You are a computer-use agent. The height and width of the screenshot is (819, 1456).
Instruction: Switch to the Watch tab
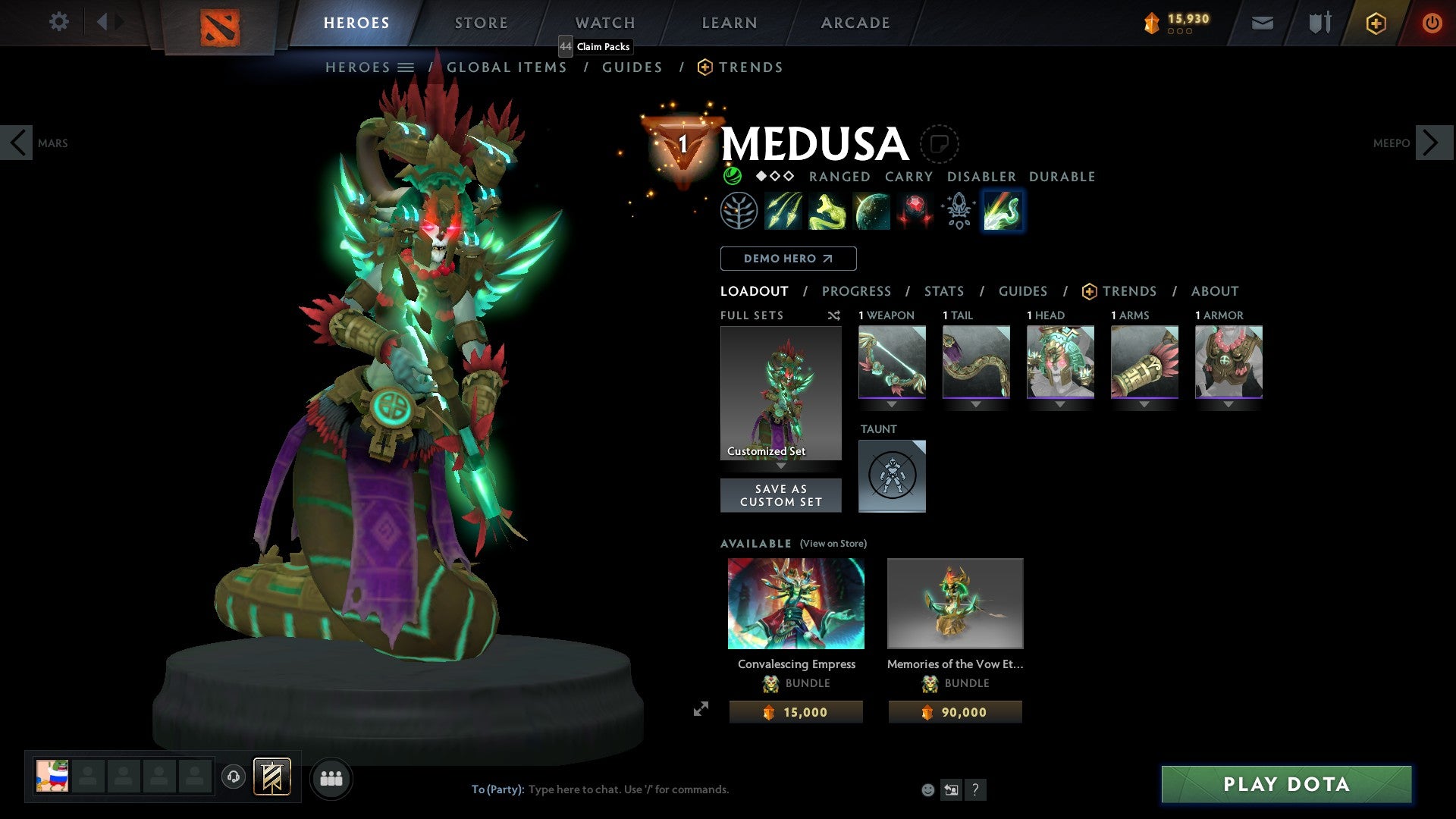pyautogui.click(x=604, y=23)
